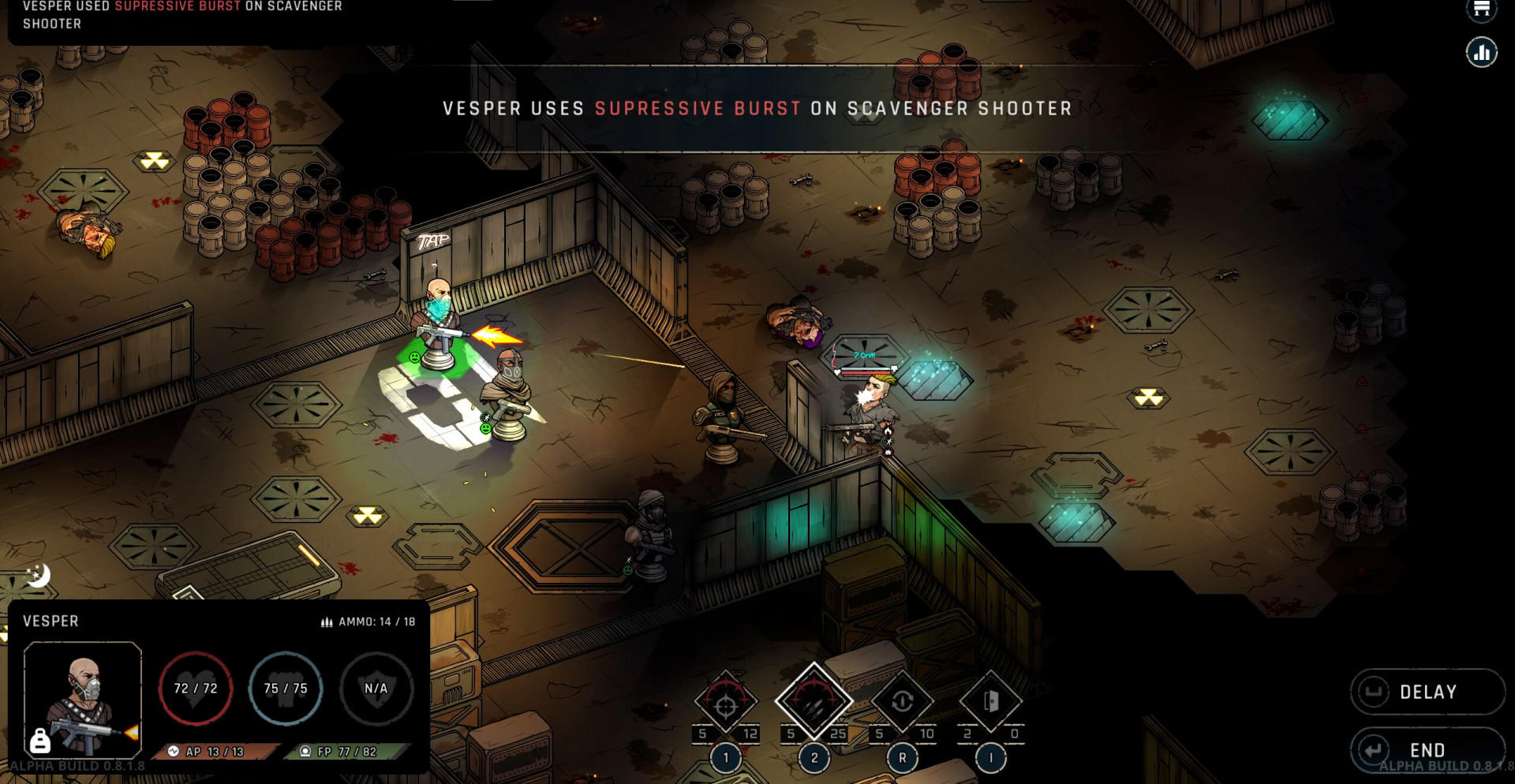This screenshot has width=1515, height=784.
Task: Open the menu icon above the statistics icon
Action: (x=1481, y=9)
